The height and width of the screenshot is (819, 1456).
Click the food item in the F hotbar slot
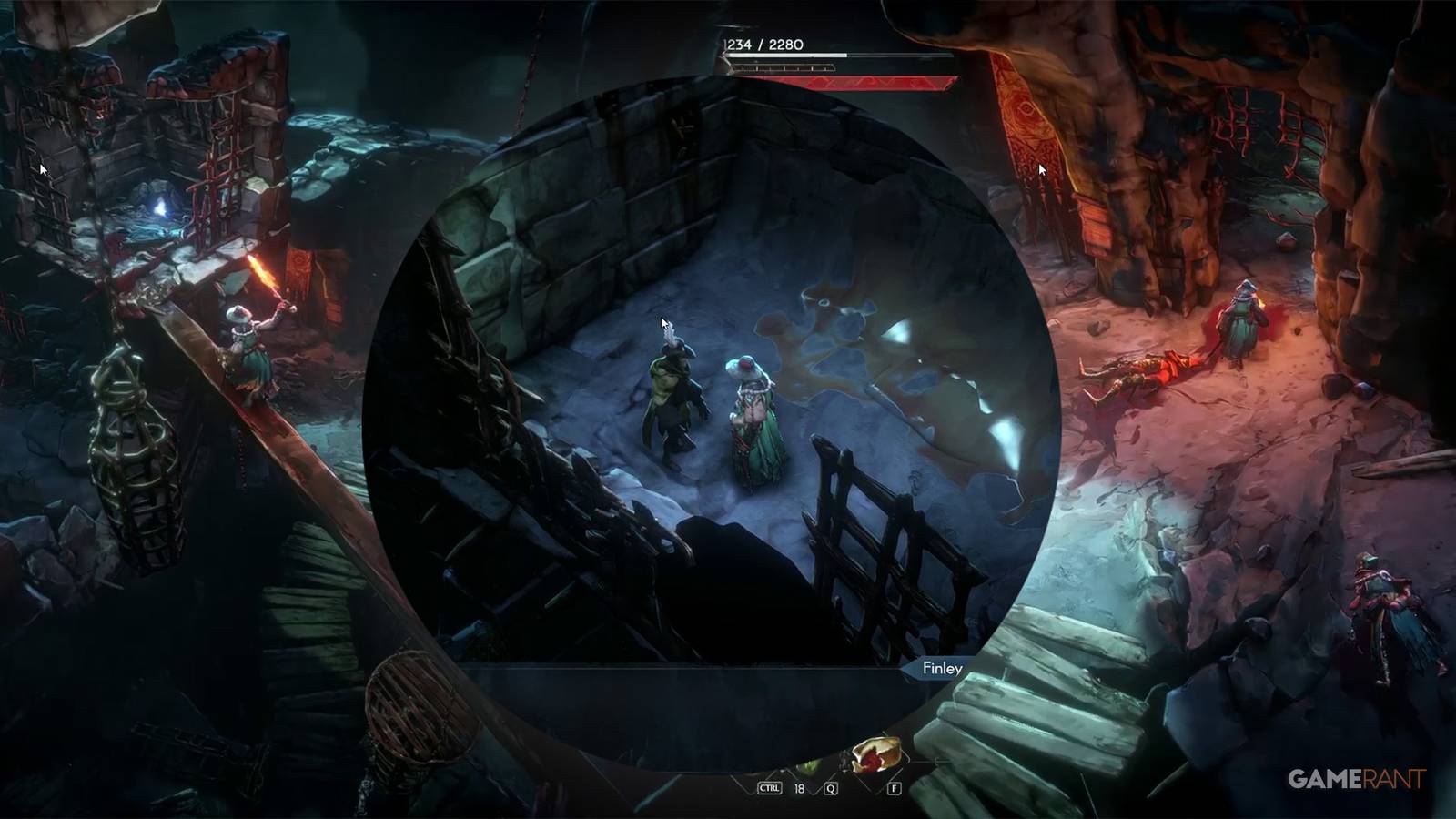click(x=875, y=753)
